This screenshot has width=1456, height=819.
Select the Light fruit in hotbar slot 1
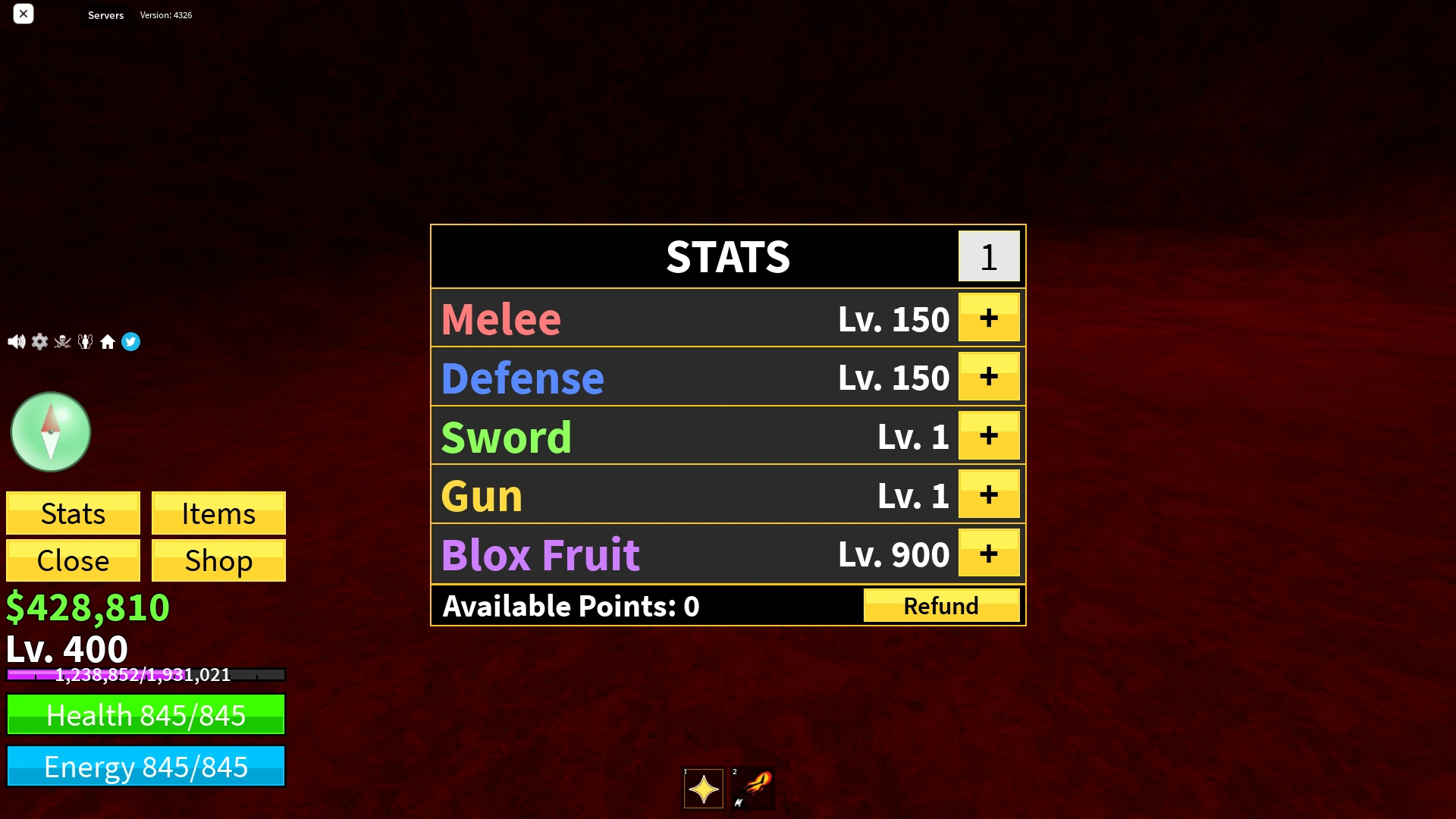click(702, 789)
